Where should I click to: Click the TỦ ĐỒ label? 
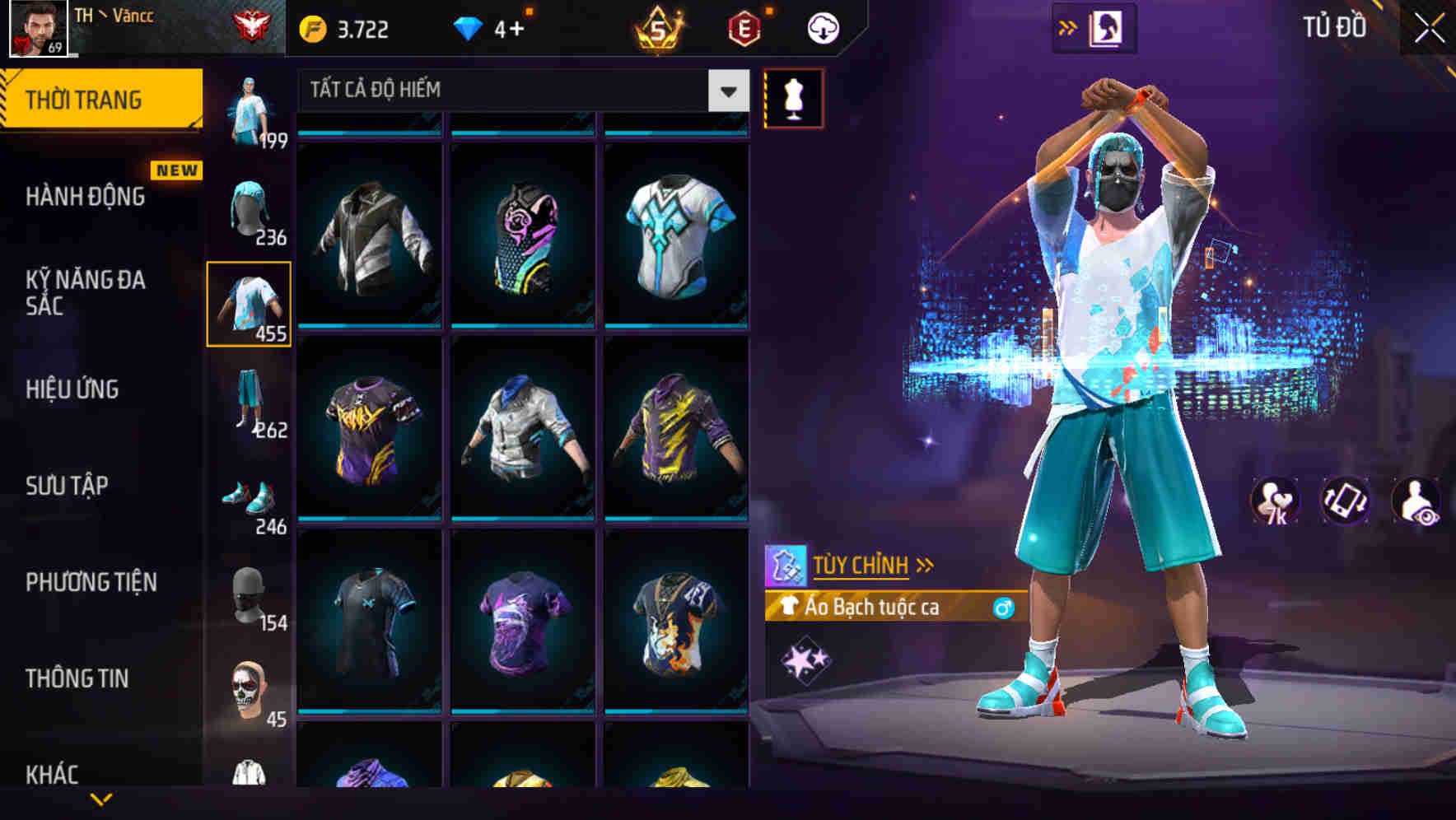point(1334,26)
